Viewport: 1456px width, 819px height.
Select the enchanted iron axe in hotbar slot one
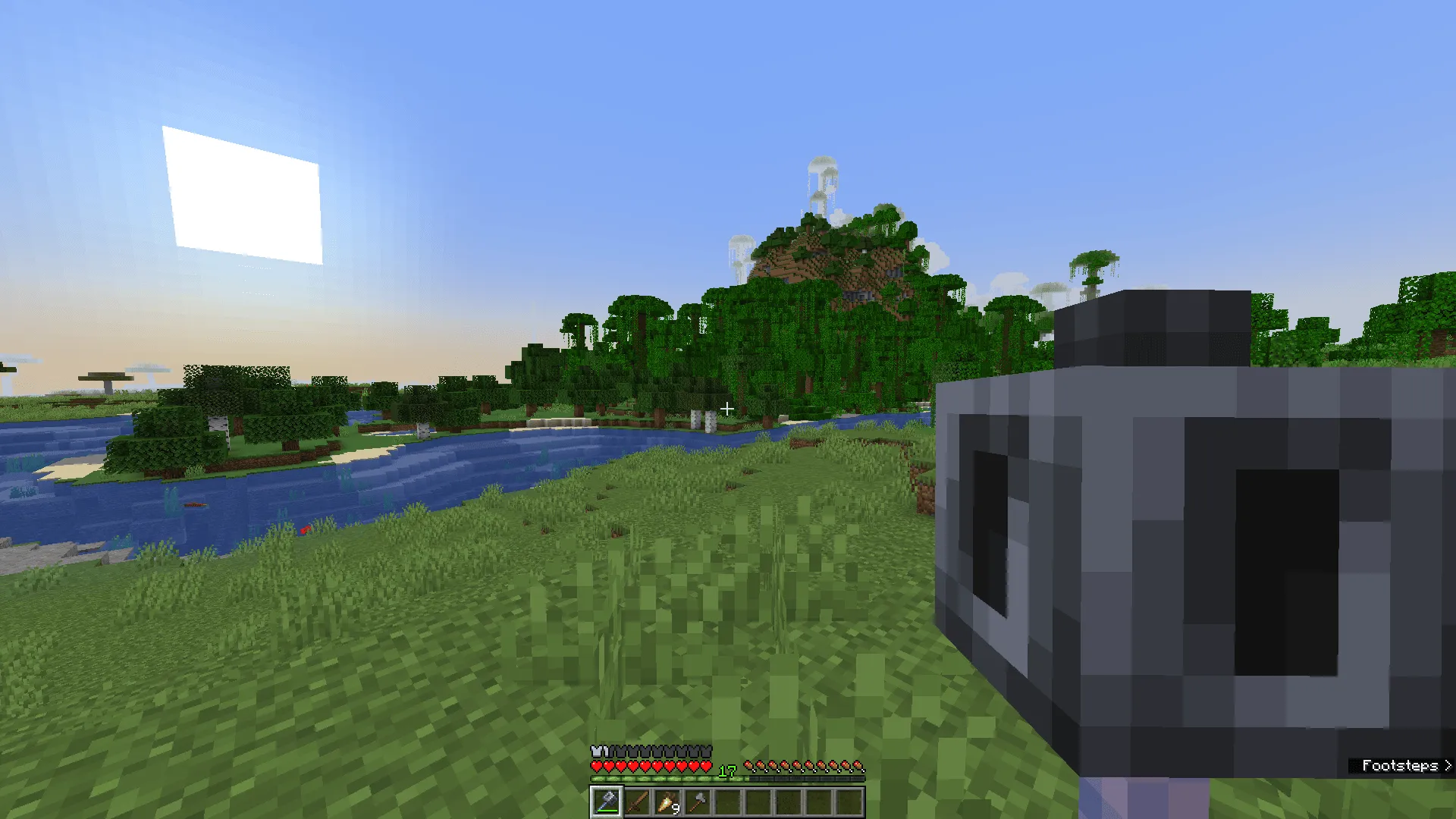(606, 800)
